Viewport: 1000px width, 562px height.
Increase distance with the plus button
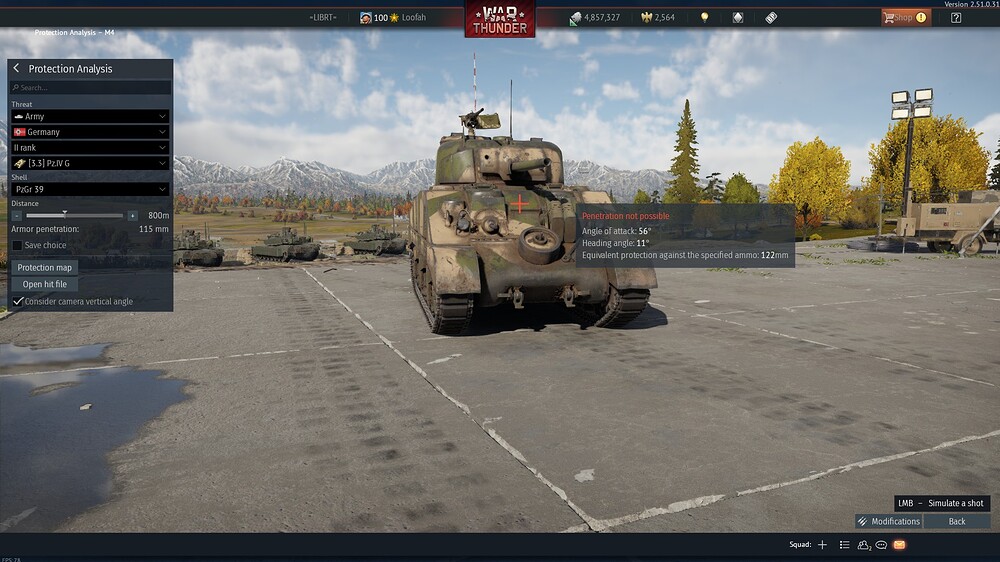point(132,215)
